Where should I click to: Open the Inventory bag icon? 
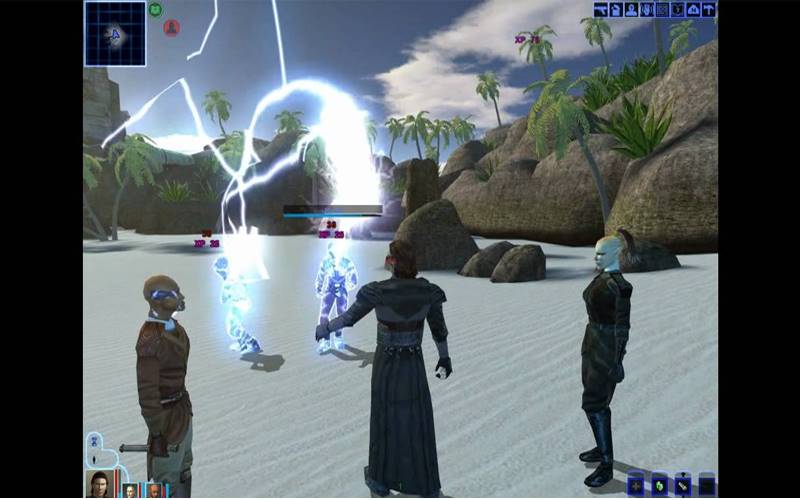tap(616, 9)
